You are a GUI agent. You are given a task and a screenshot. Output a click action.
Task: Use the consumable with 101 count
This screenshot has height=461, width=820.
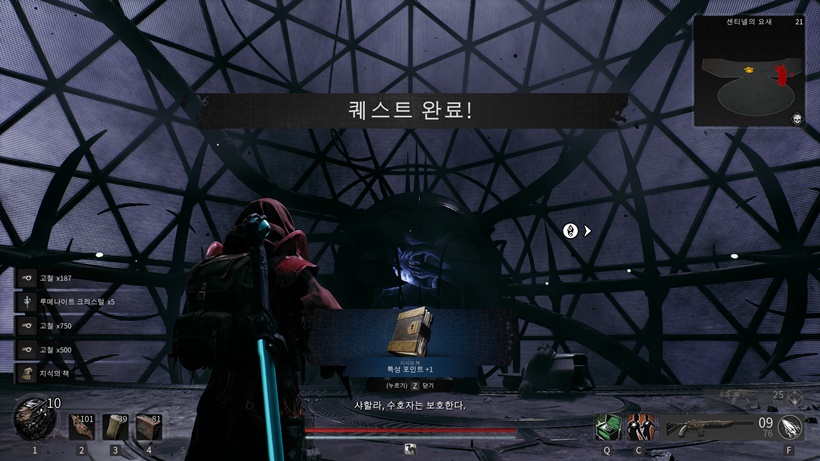(81, 427)
